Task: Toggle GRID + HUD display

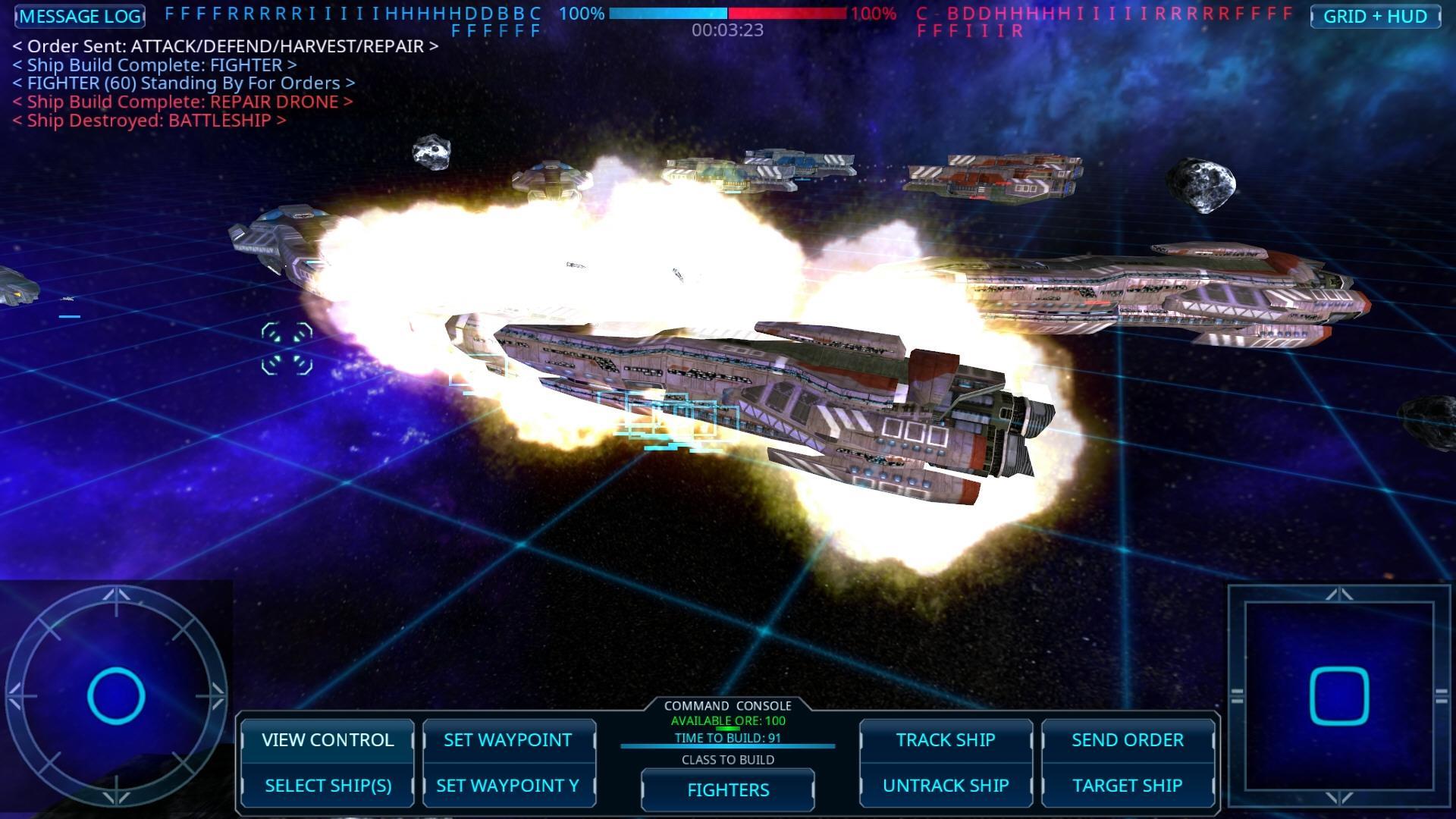Action: [1378, 16]
